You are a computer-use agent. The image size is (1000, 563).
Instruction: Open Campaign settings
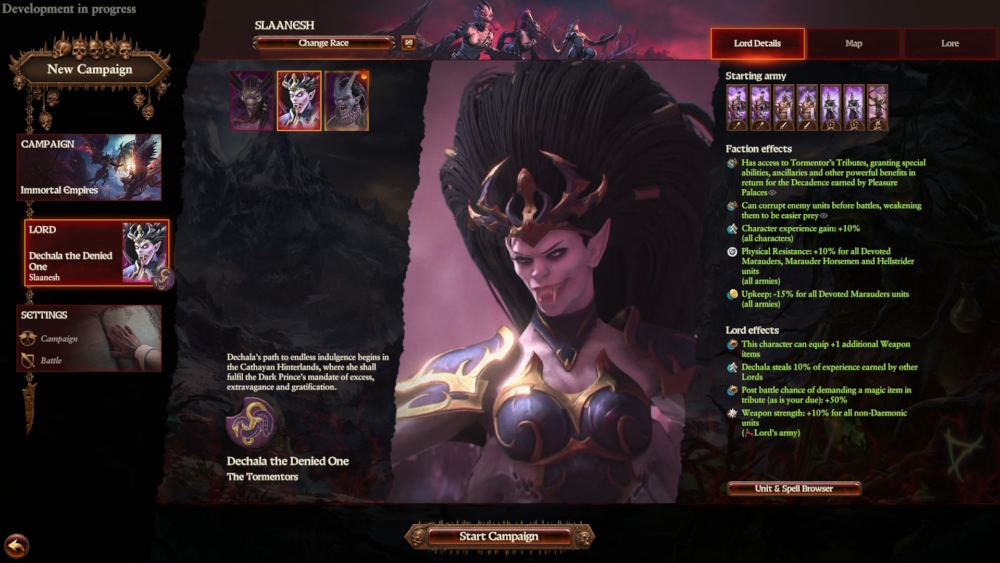pos(59,339)
